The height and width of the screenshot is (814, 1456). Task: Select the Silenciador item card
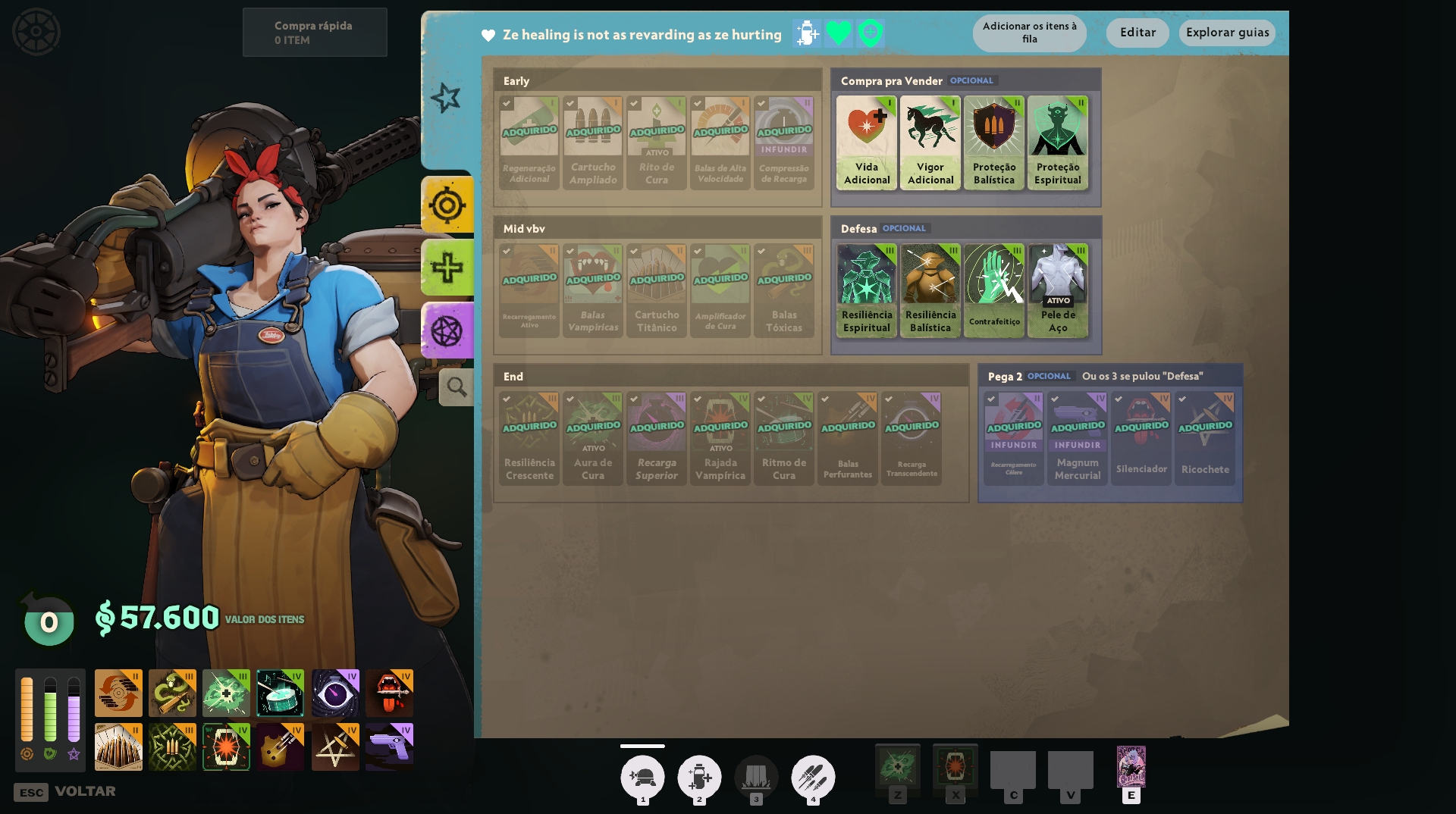(1141, 438)
